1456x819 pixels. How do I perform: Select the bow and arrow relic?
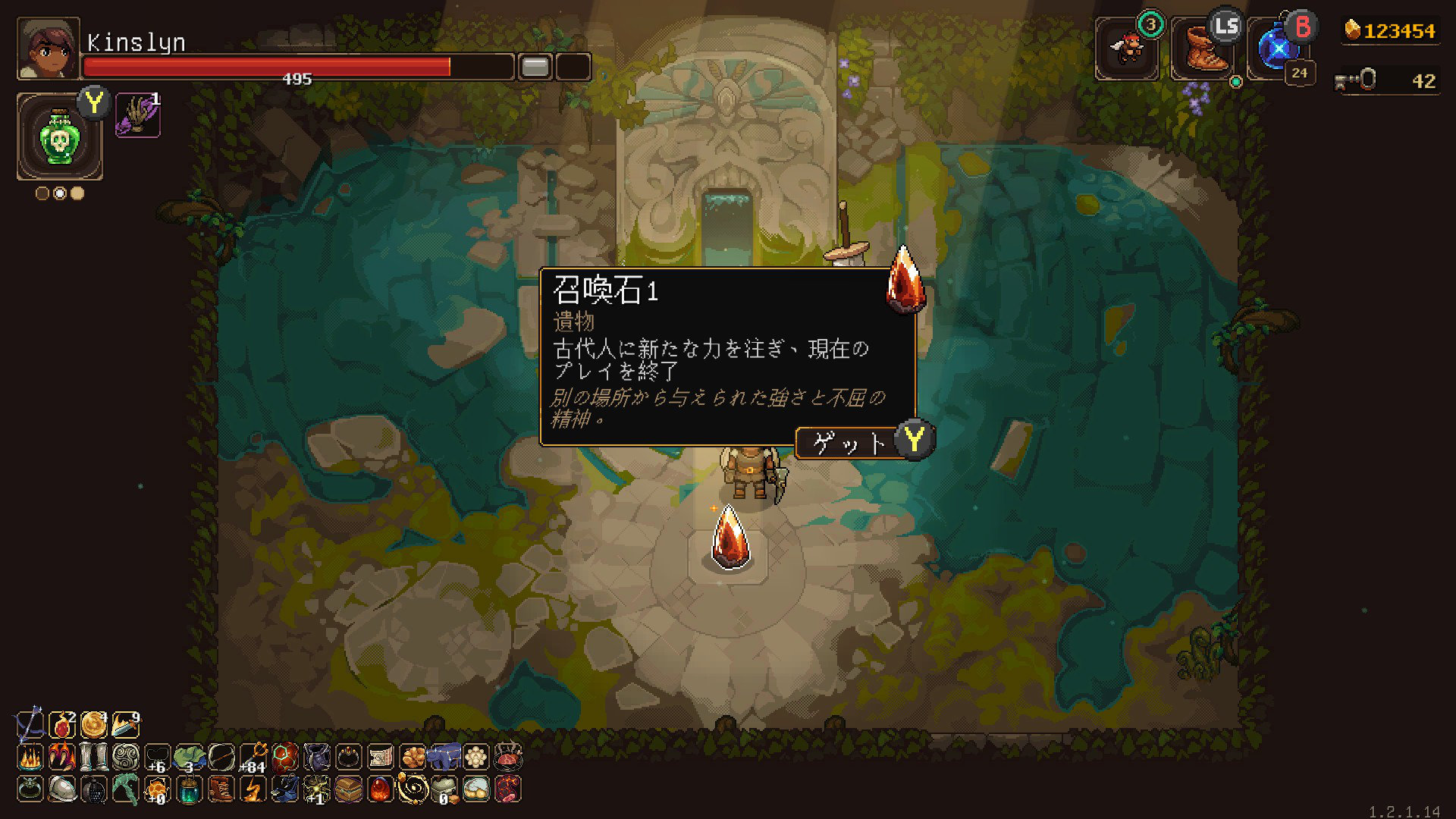[30, 725]
